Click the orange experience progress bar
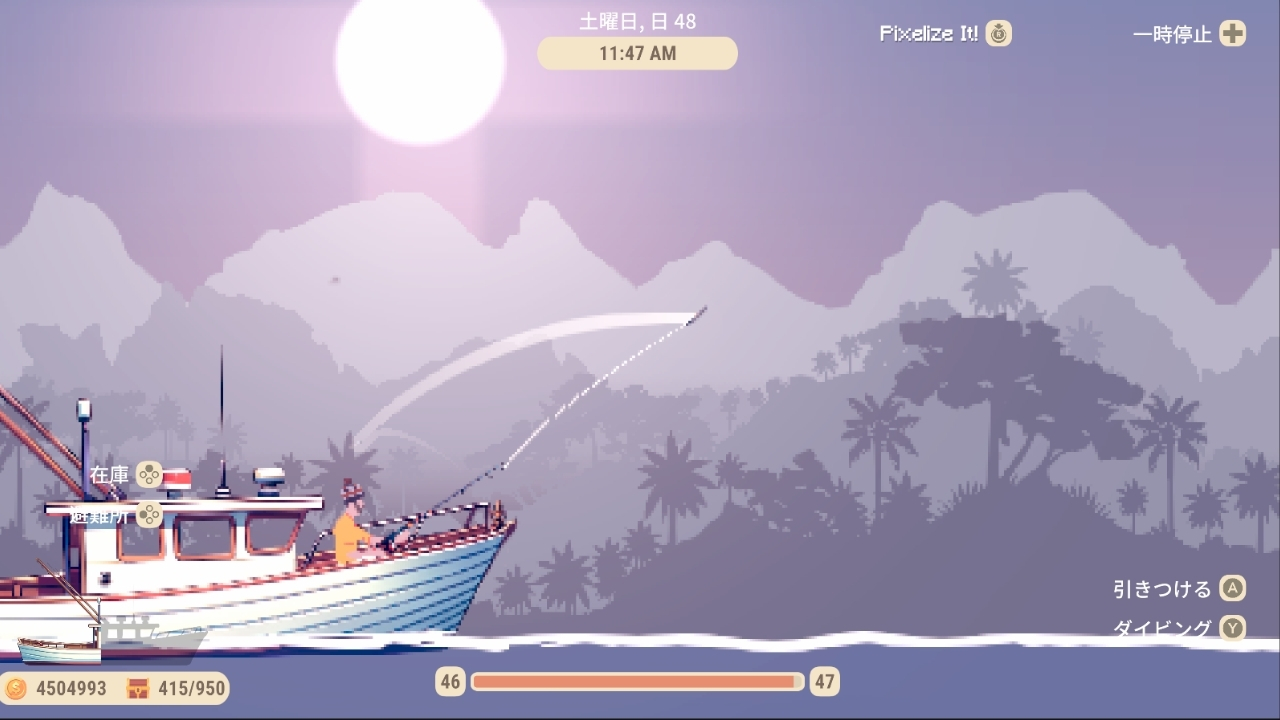Screen dimensions: 1280x720 pyautogui.click(x=638, y=682)
